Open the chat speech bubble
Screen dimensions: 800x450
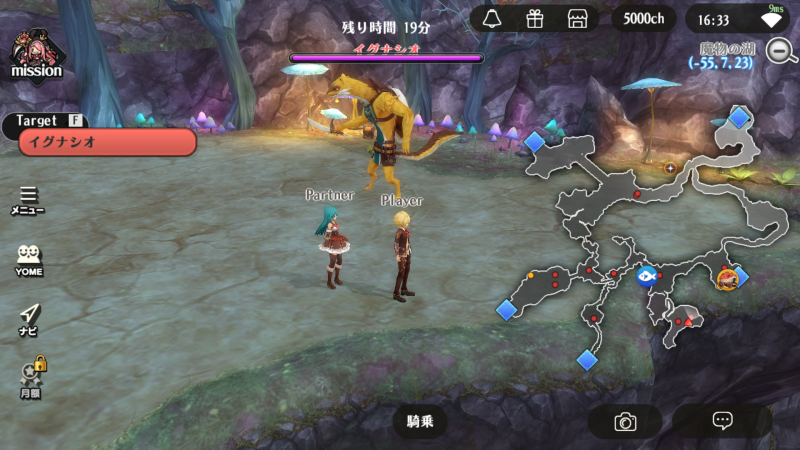(722, 421)
